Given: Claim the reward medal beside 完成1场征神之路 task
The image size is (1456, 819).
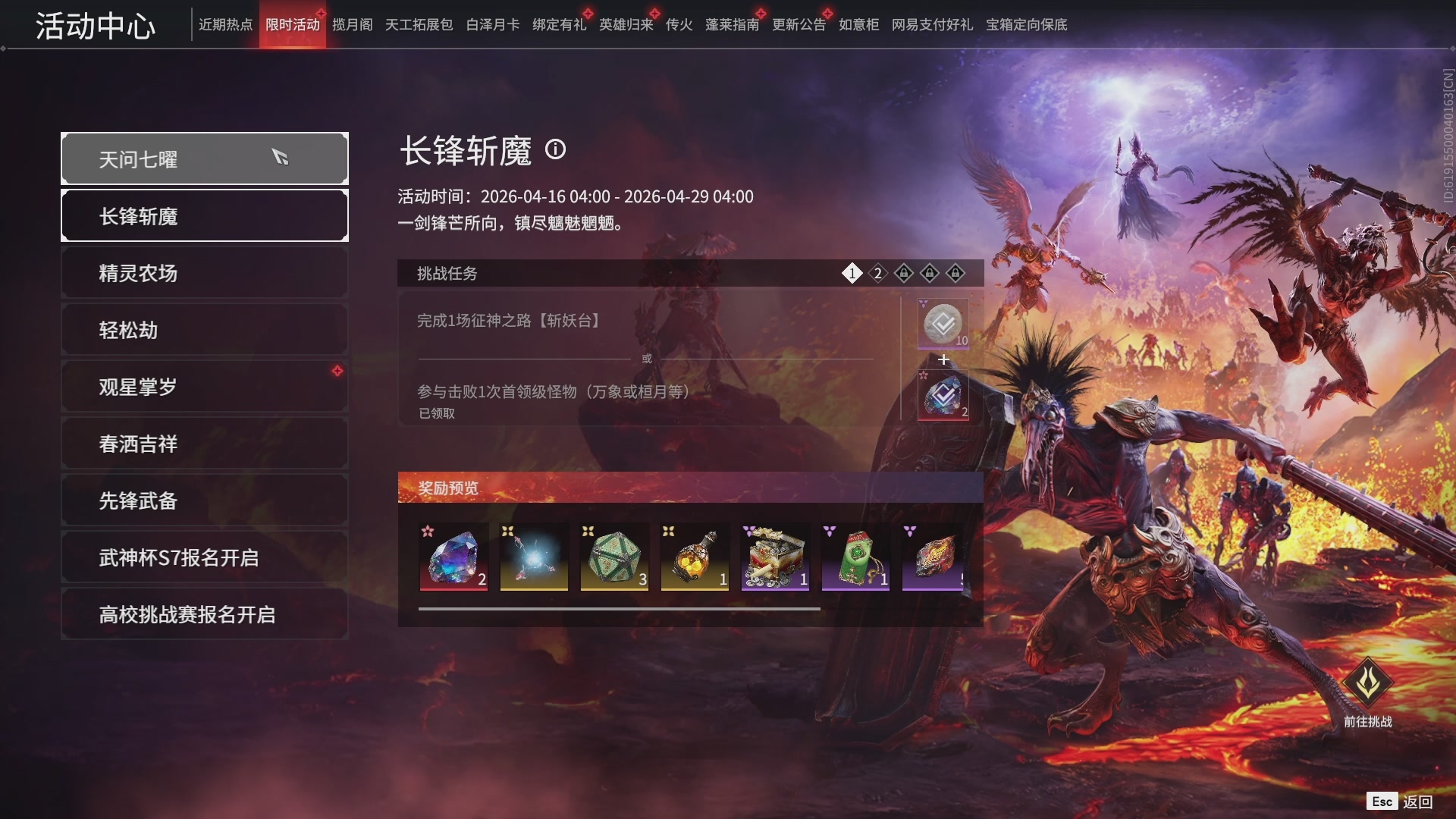Looking at the screenshot, I should pyautogui.click(x=942, y=325).
